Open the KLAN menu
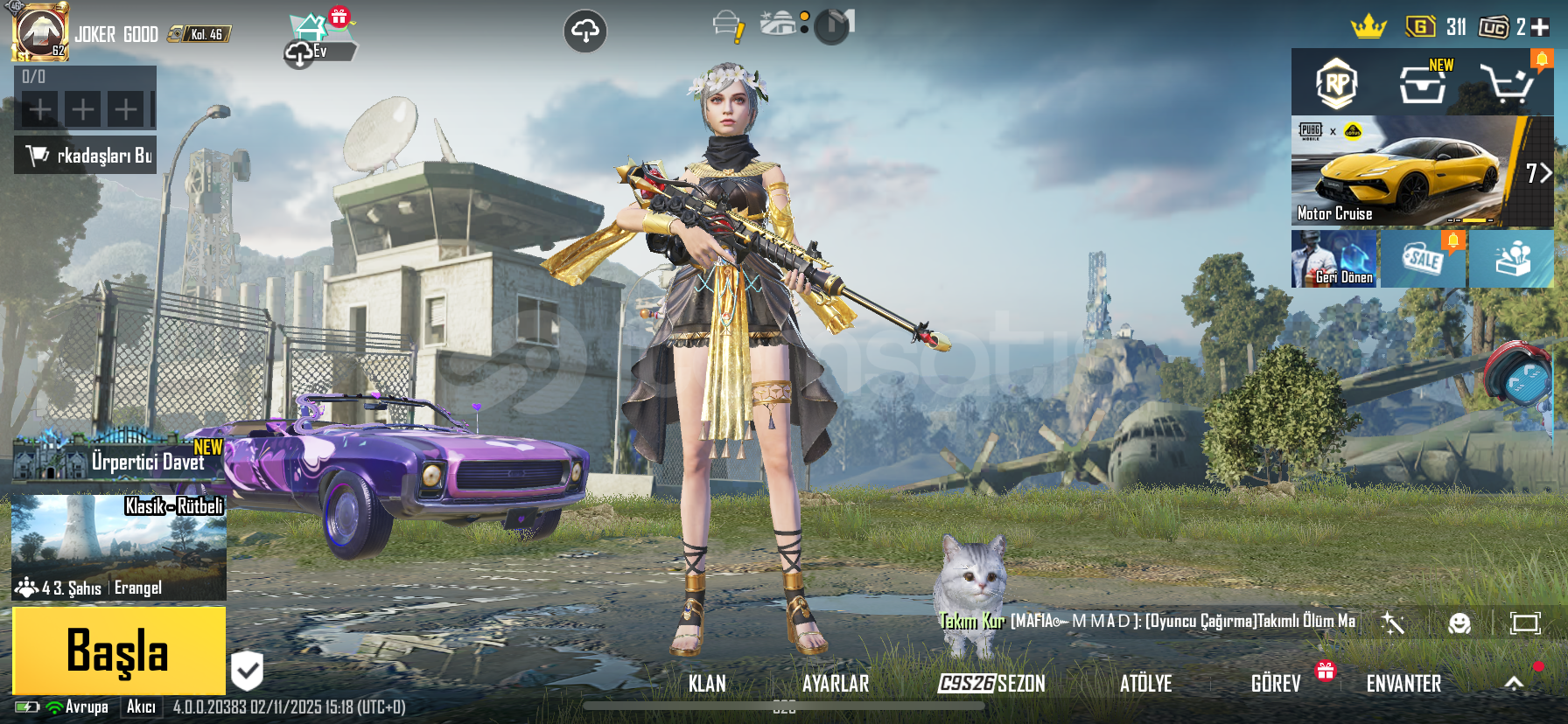 pyautogui.click(x=707, y=684)
